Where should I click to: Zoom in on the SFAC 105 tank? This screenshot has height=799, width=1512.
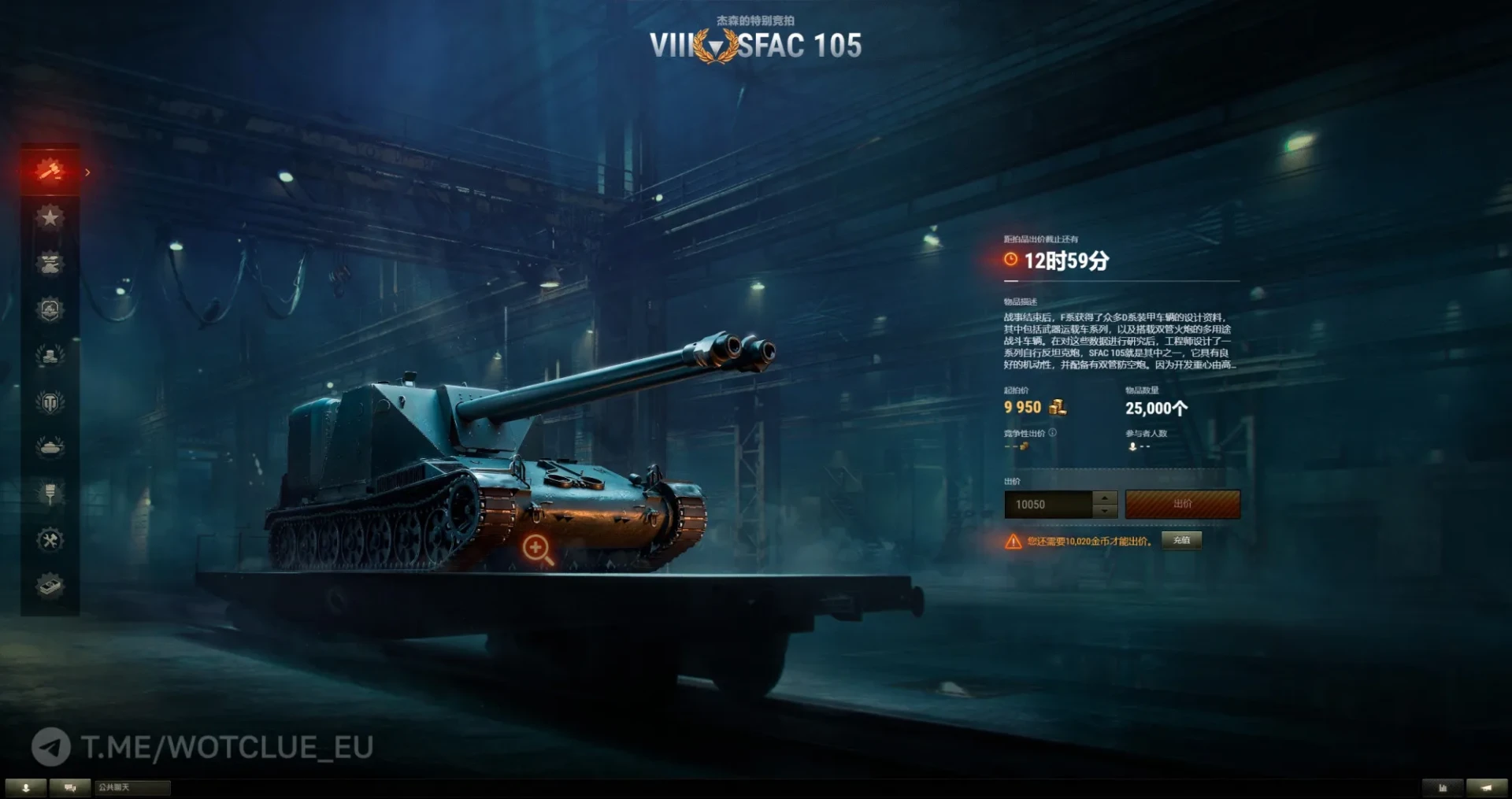pyautogui.click(x=537, y=549)
